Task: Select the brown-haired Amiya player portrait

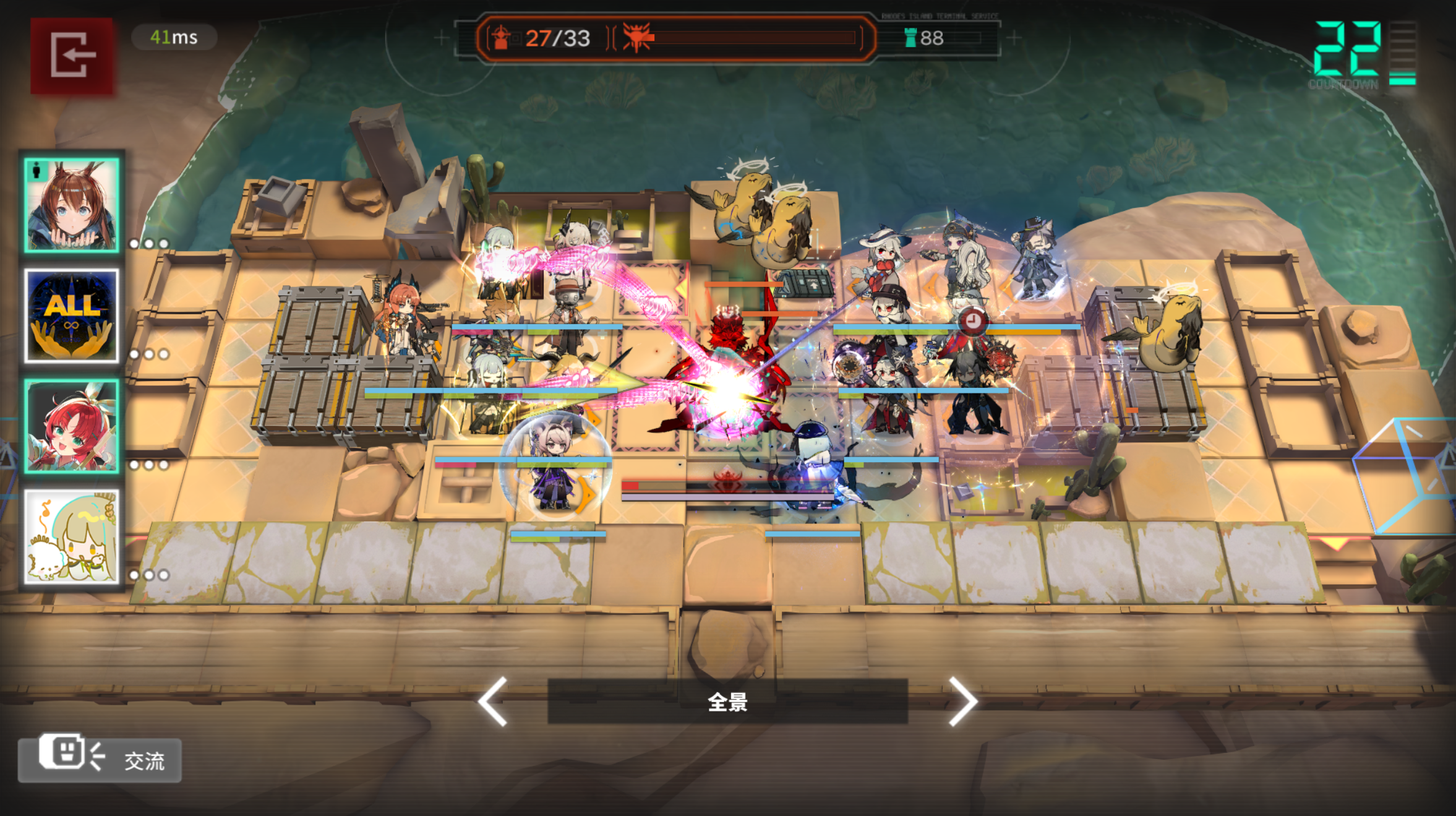Action: click(72, 205)
